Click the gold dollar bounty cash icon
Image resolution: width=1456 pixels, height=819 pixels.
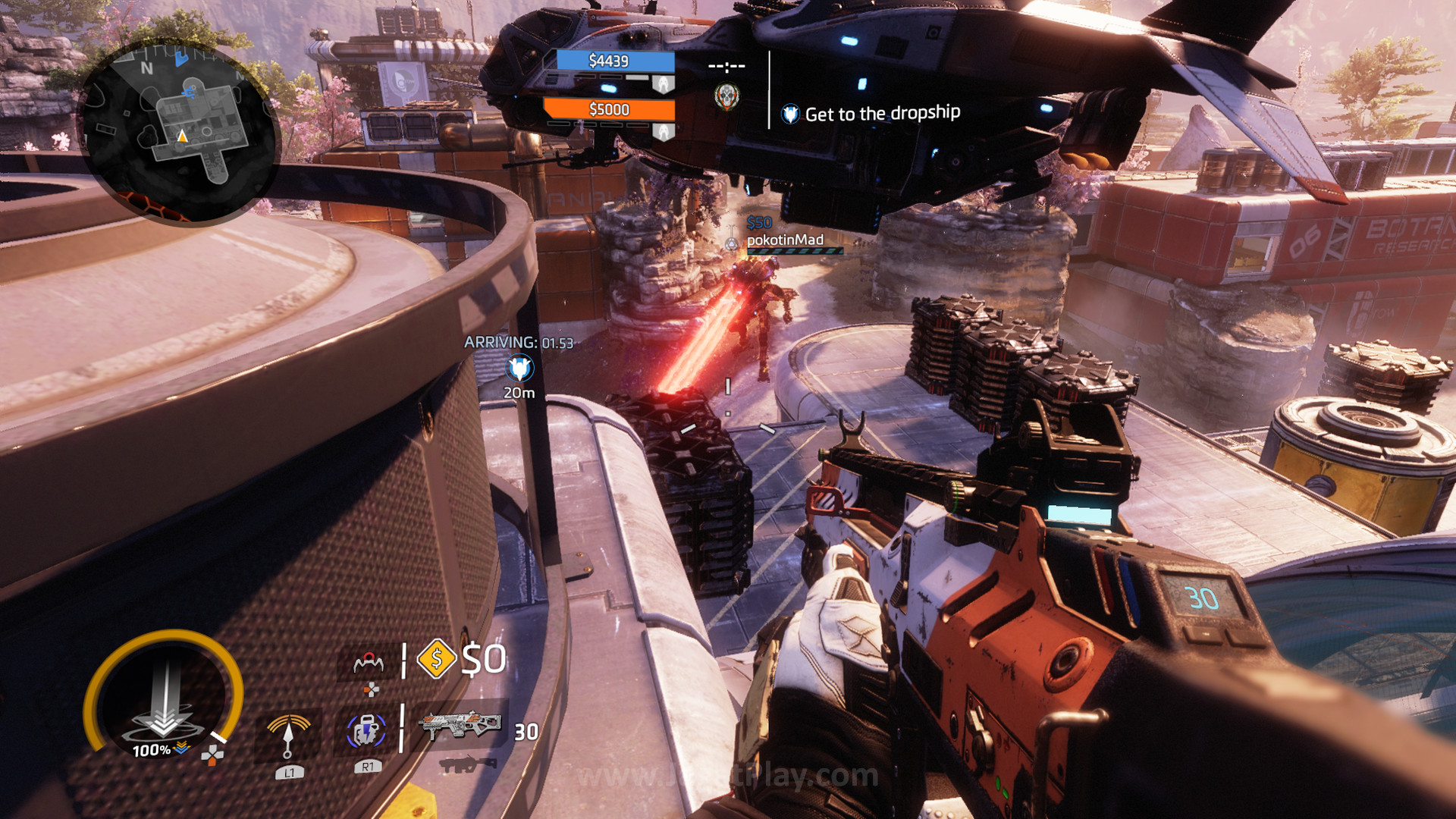pyautogui.click(x=436, y=658)
